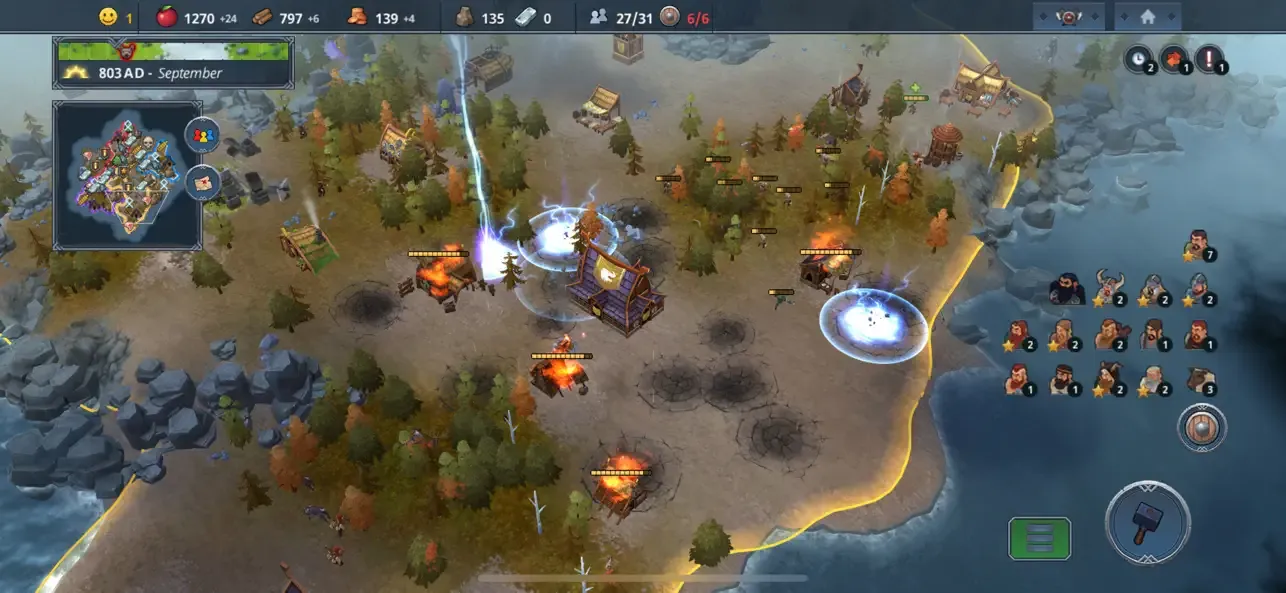
Task: Select the horned-helmet warrior unit icon
Action: click(1109, 288)
